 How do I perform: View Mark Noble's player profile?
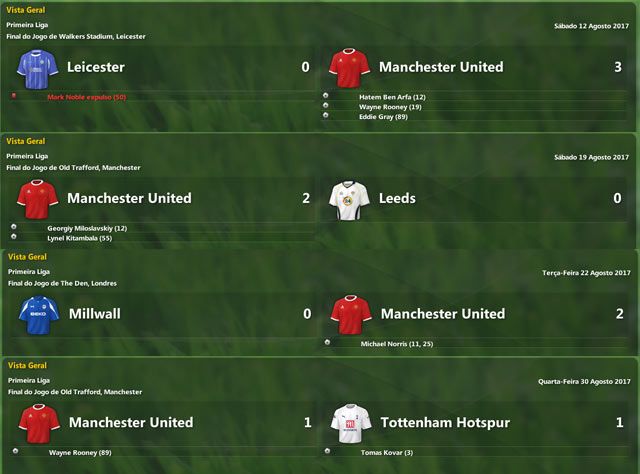click(86, 97)
